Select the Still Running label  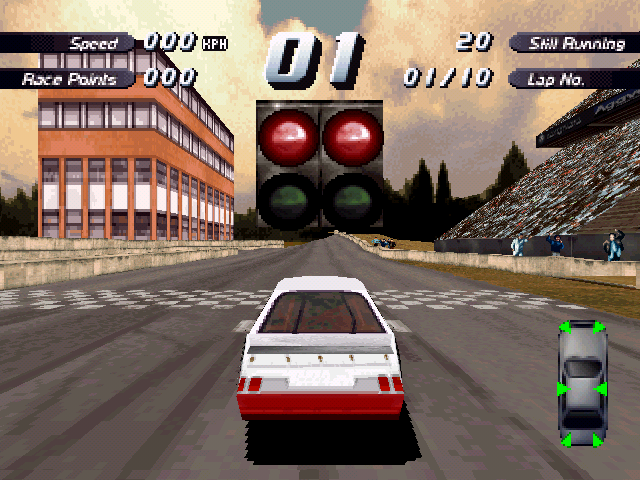pos(571,43)
